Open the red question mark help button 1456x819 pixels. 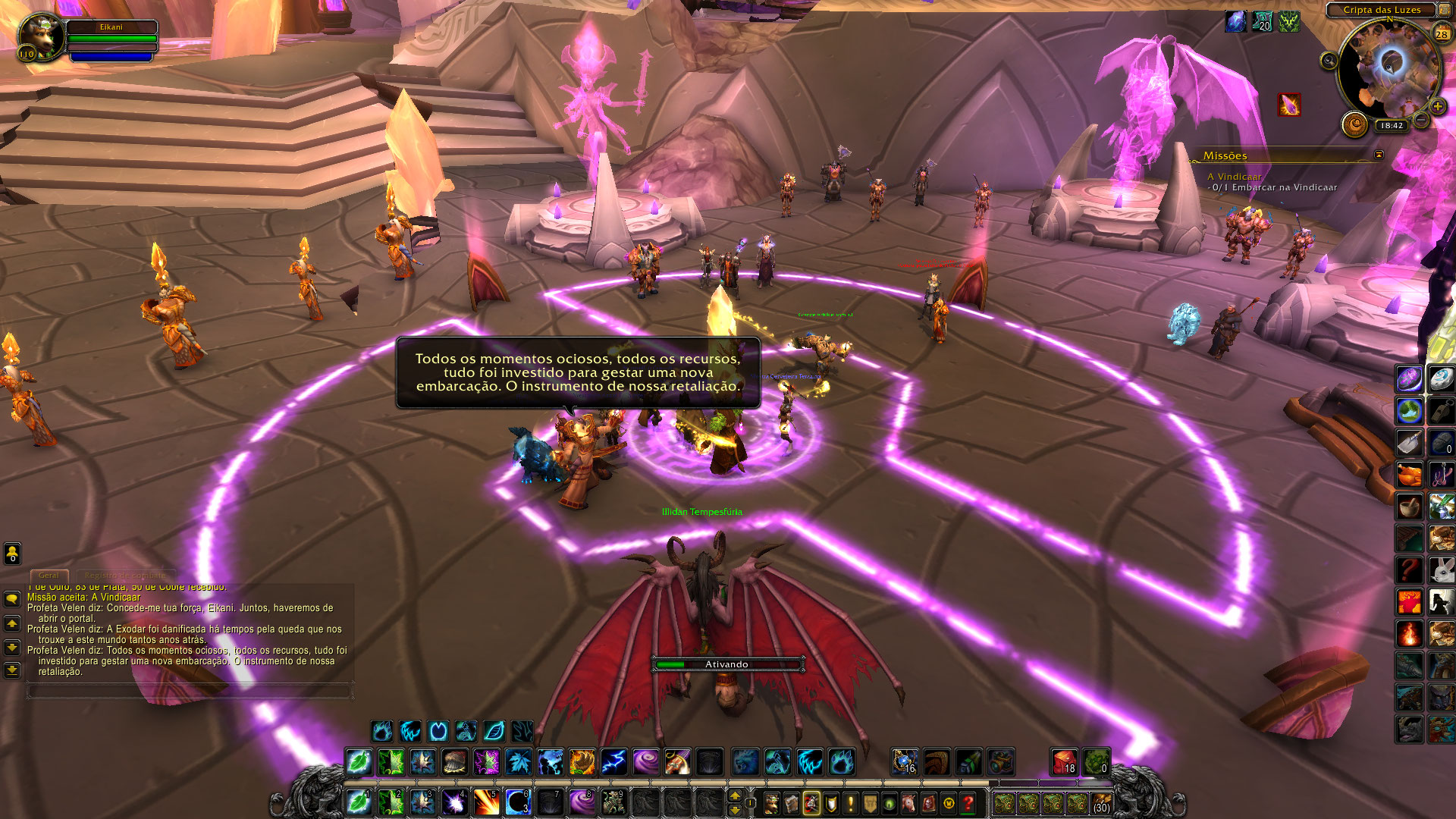point(968,802)
